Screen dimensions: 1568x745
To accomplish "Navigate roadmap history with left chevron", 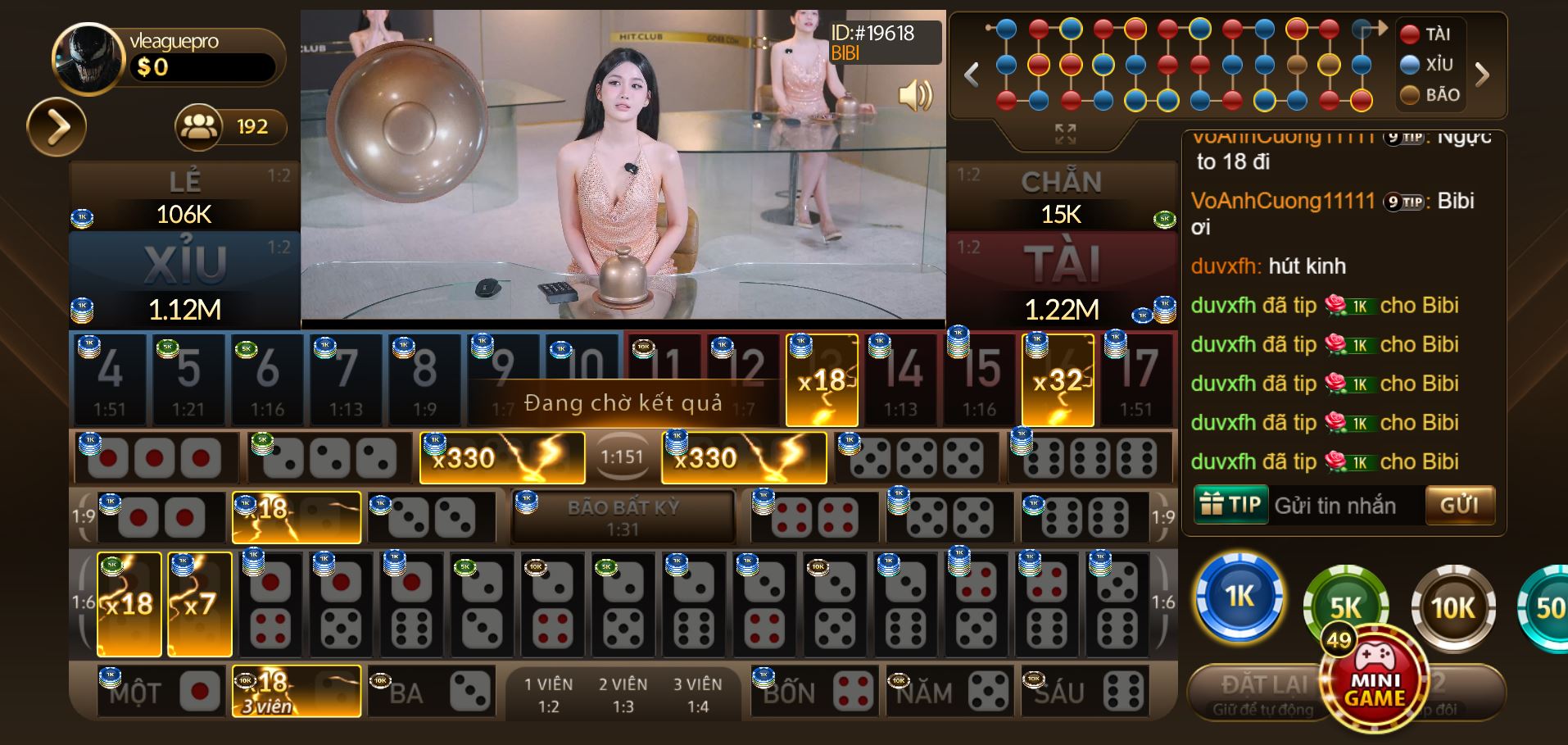I will (x=972, y=75).
